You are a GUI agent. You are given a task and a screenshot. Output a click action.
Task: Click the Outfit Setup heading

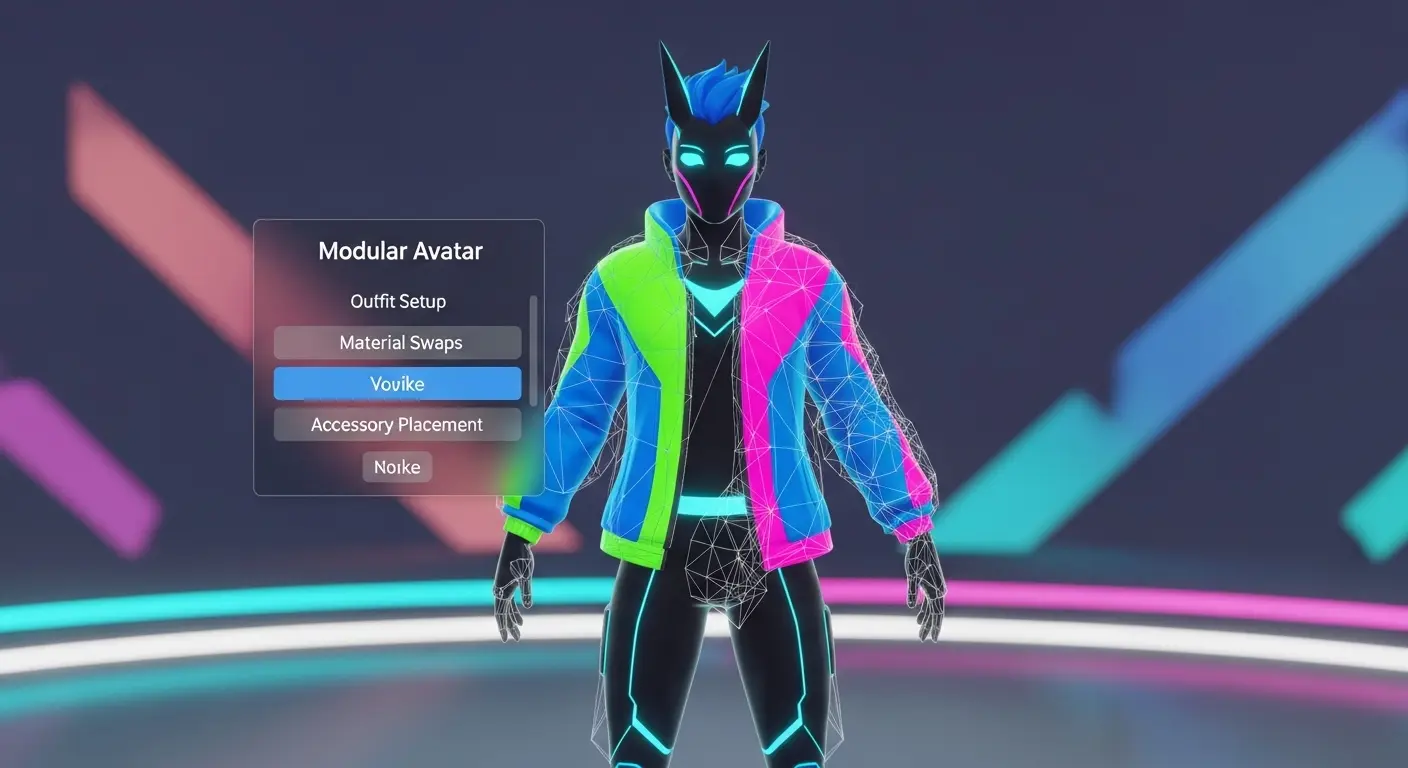click(x=397, y=301)
